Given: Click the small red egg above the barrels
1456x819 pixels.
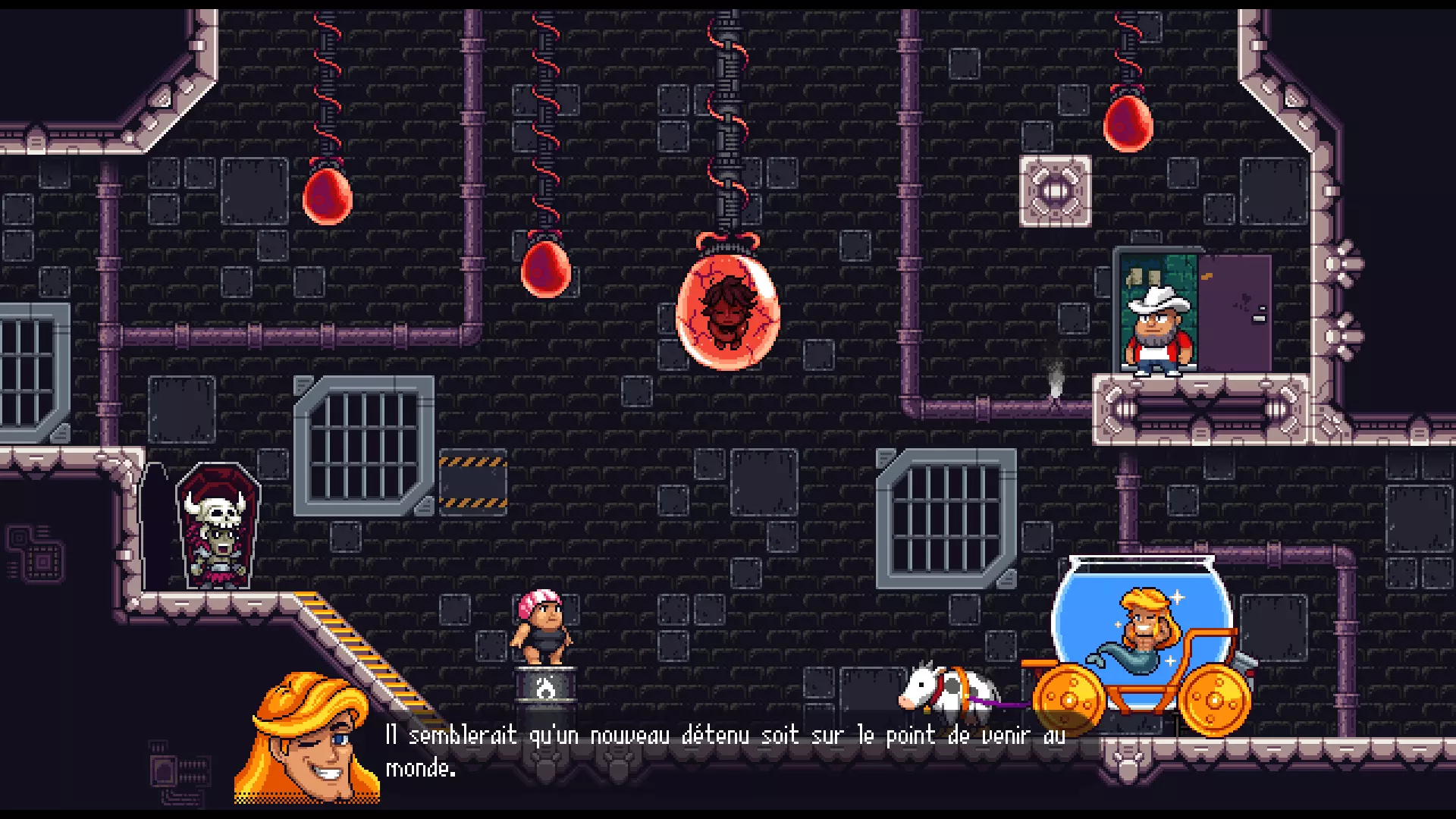Looking at the screenshot, I should (544, 269).
